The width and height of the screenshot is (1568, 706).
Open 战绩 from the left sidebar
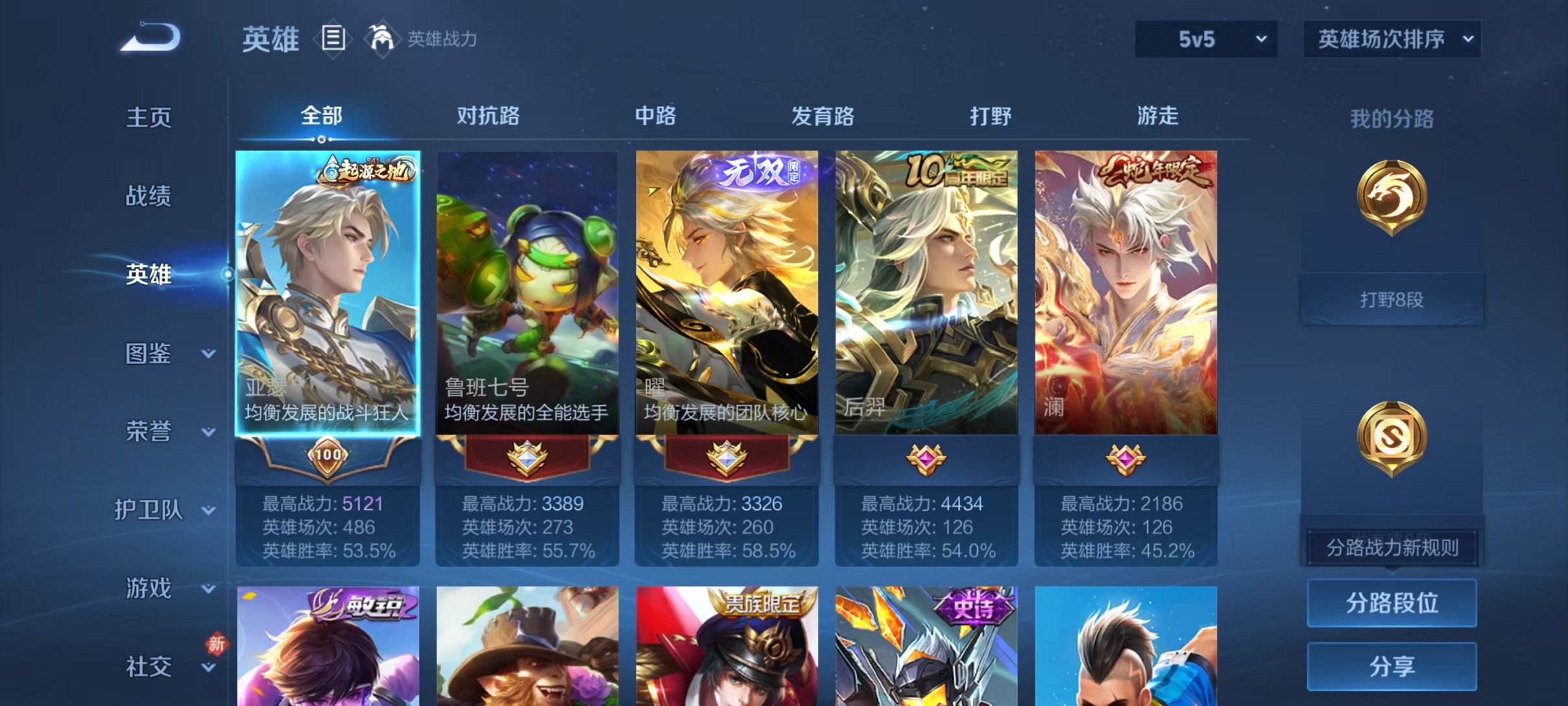tap(148, 196)
